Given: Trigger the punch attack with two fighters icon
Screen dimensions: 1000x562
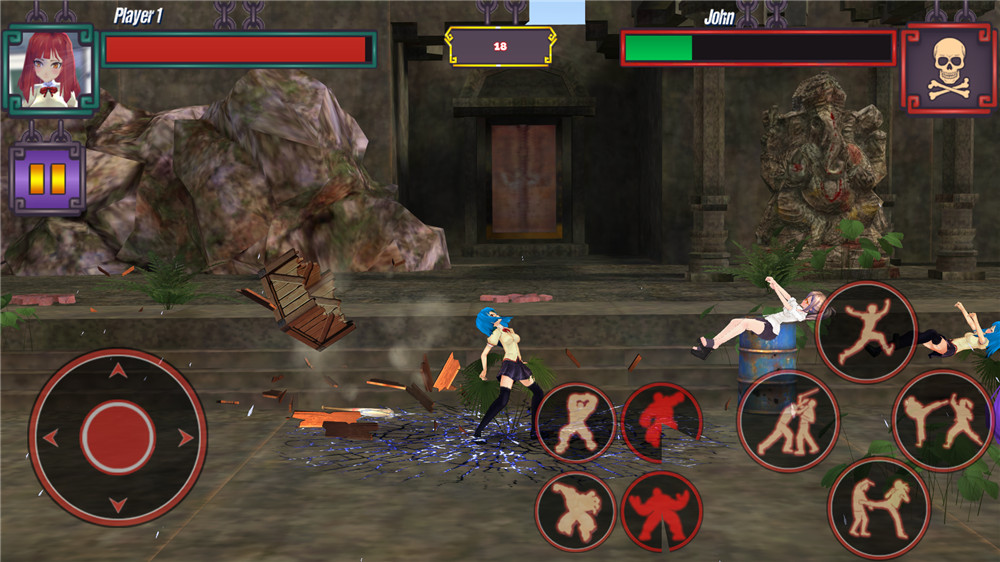Looking at the screenshot, I should point(788,420).
